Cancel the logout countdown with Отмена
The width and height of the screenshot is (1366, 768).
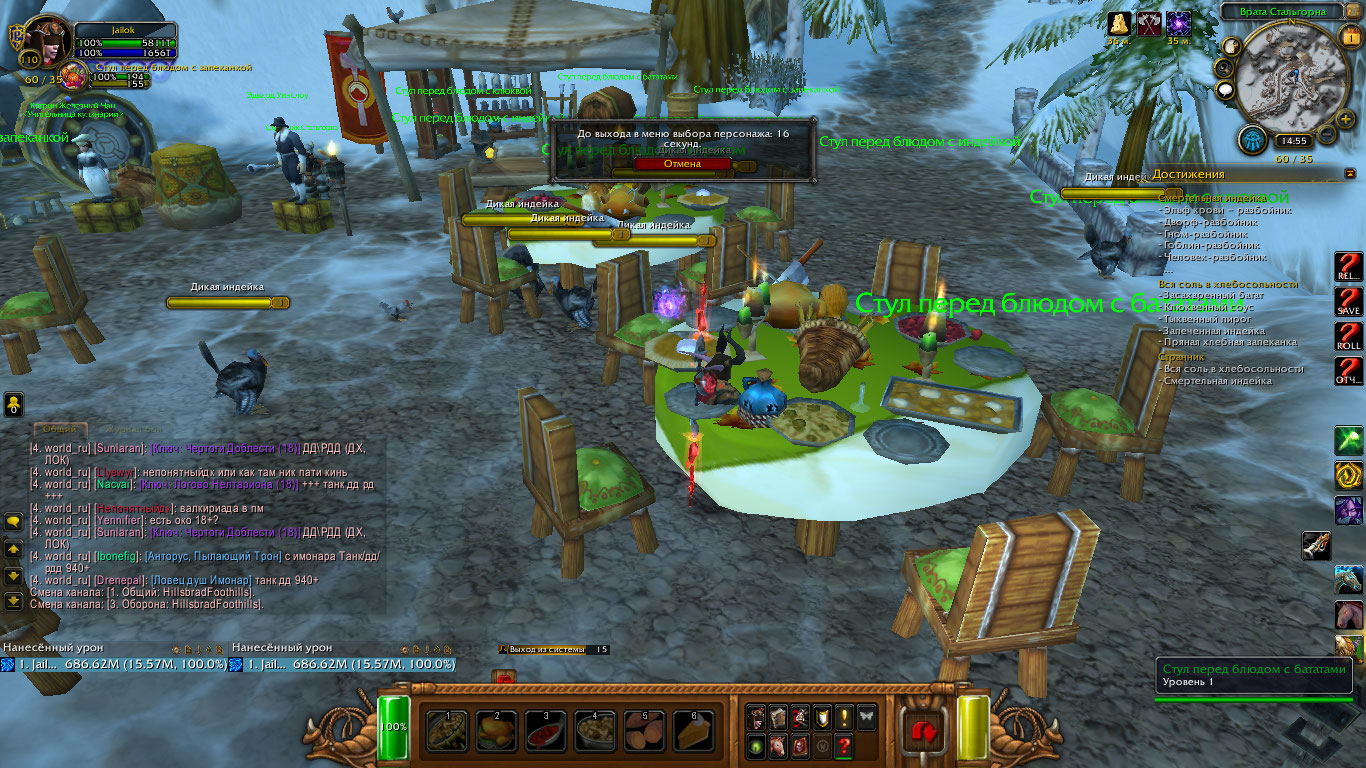coord(683,163)
